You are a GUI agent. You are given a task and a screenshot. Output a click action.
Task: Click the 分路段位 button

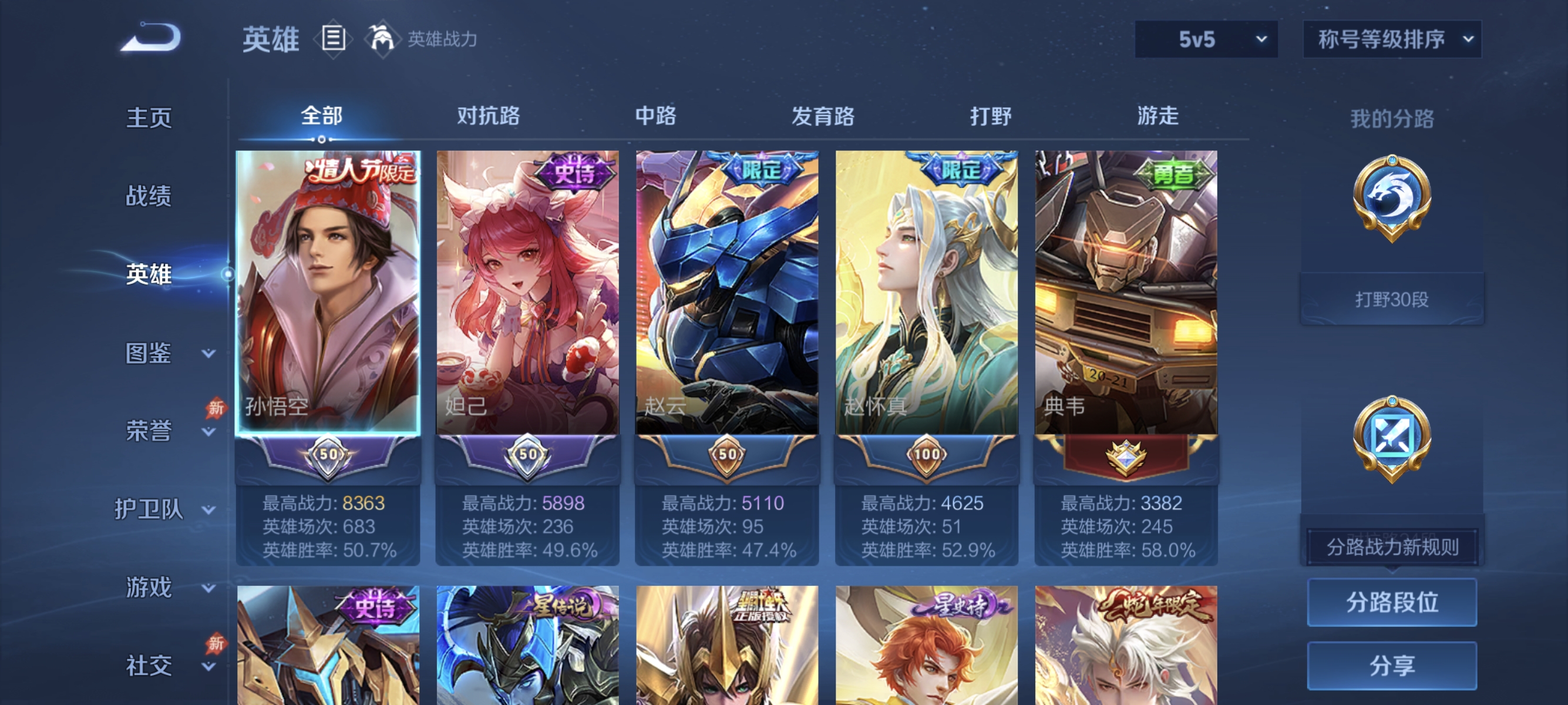pyautogui.click(x=1394, y=603)
